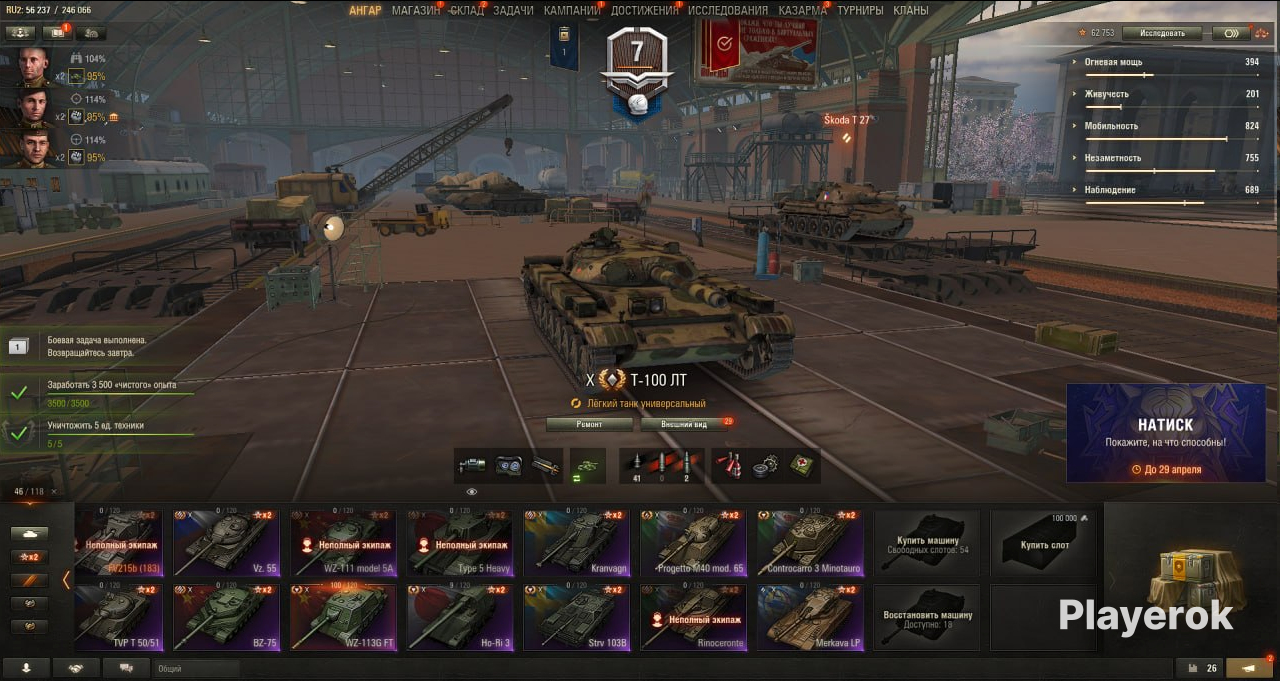
Task: Go to the КАМПАНИИ tab
Action: [x=572, y=10]
